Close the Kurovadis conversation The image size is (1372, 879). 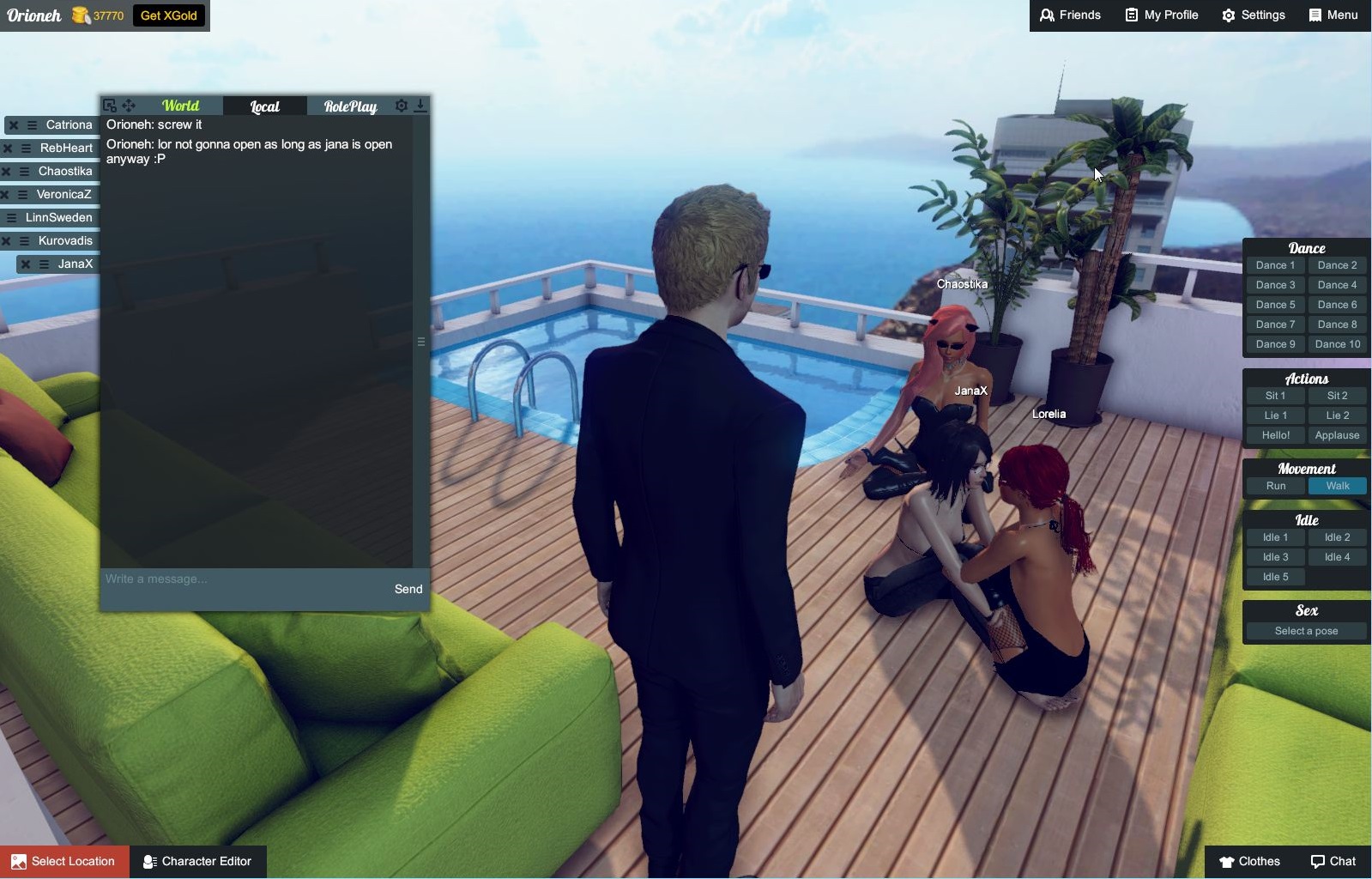[x=5, y=240]
